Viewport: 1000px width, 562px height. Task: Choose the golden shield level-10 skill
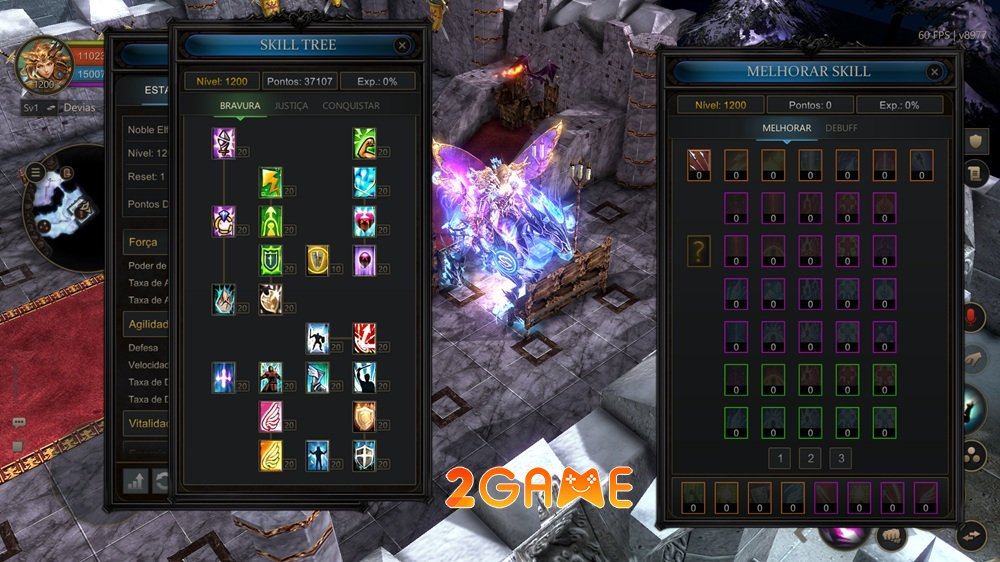[318, 259]
